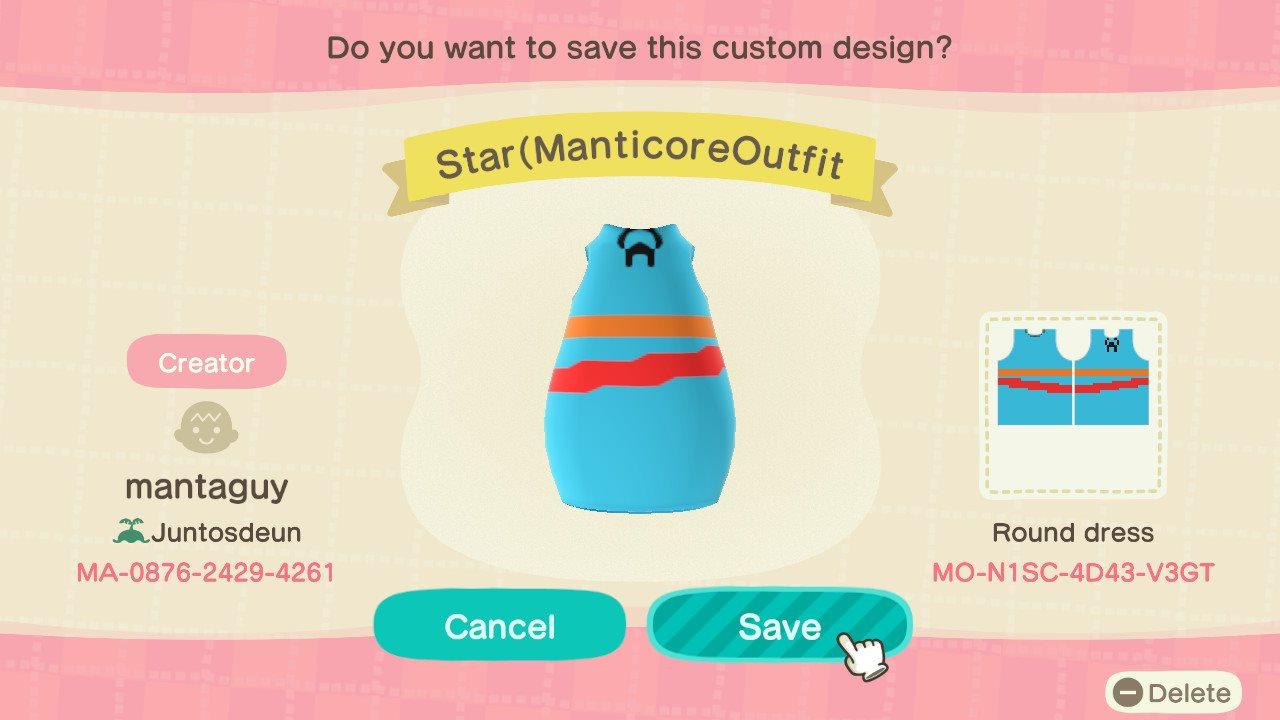Screen dimensions: 1280x720
Task: Click the Round dress label
Action: pyautogui.click(x=1071, y=532)
